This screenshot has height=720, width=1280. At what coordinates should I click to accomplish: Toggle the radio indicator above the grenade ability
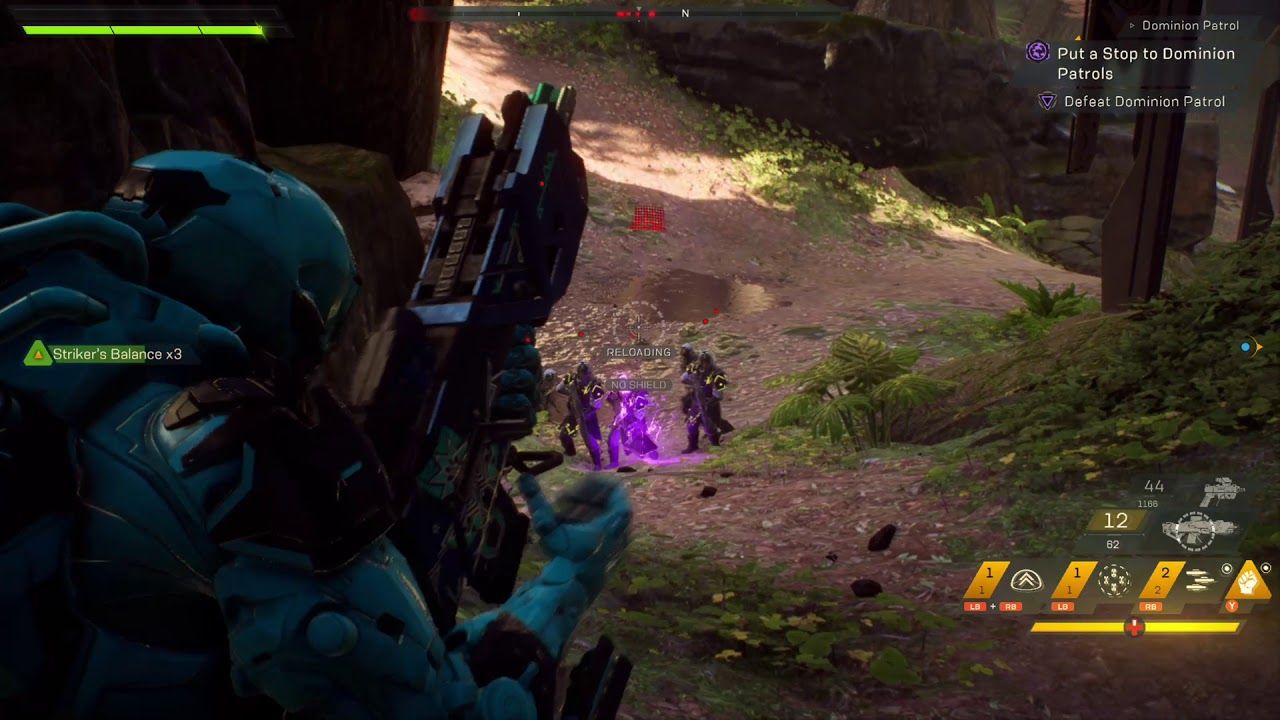(1227, 568)
